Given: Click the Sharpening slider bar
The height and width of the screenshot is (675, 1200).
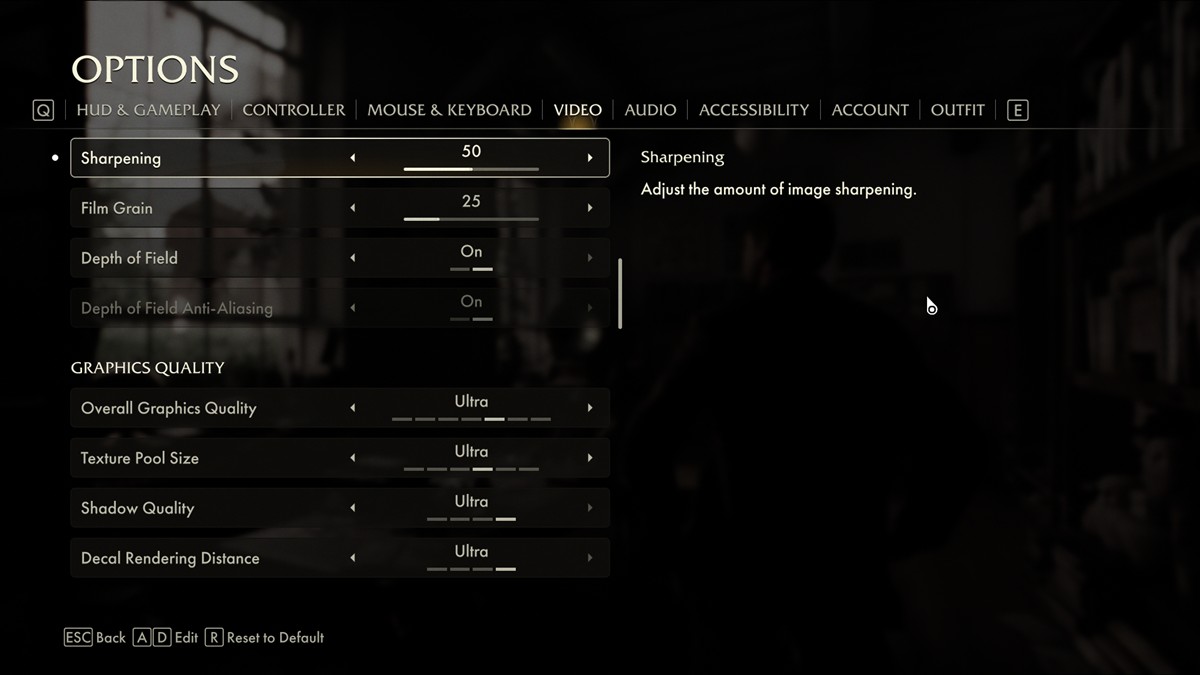Looking at the screenshot, I should coord(471,169).
